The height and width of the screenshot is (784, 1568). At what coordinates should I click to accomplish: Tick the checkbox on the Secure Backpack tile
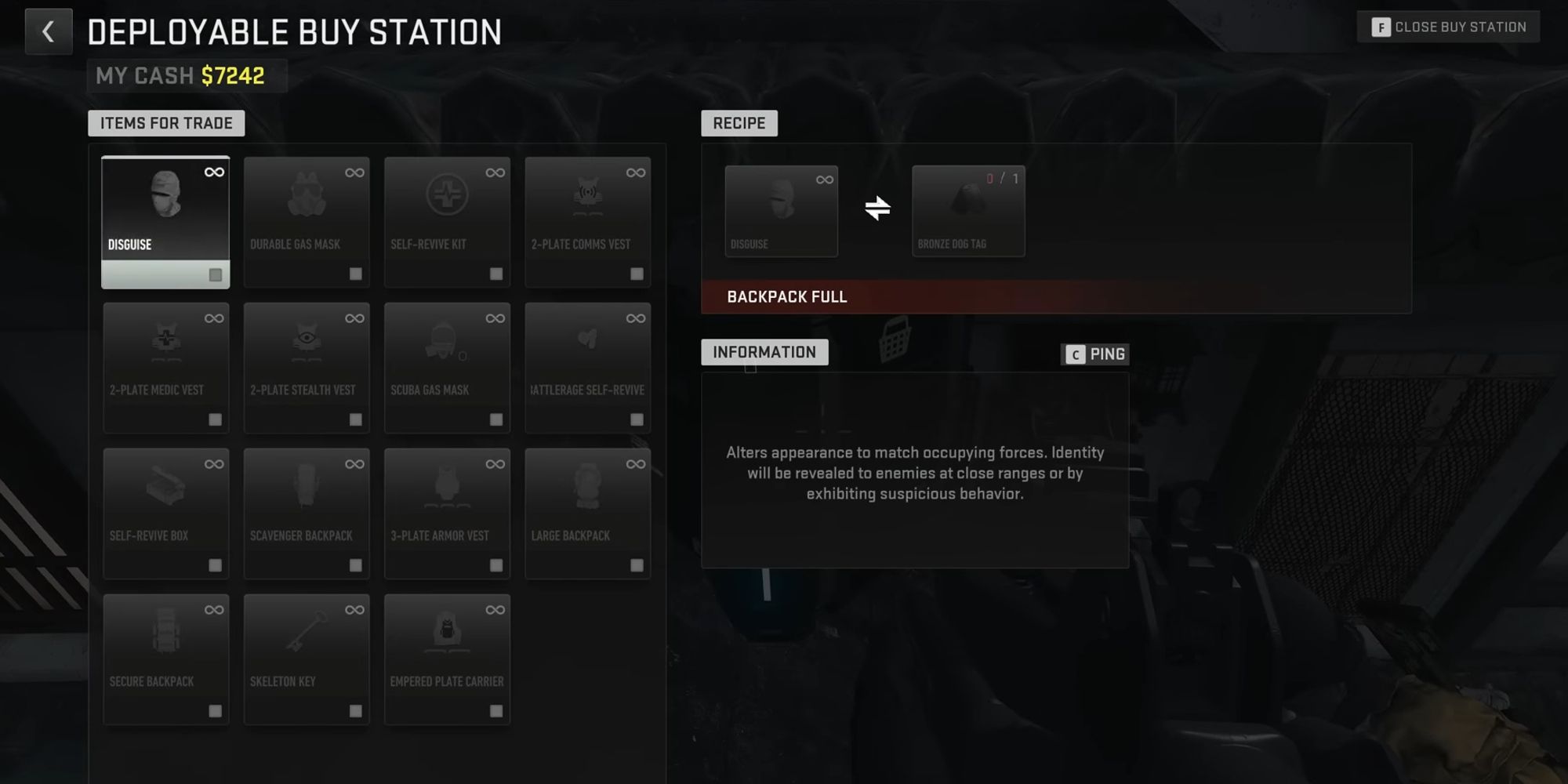(215, 709)
